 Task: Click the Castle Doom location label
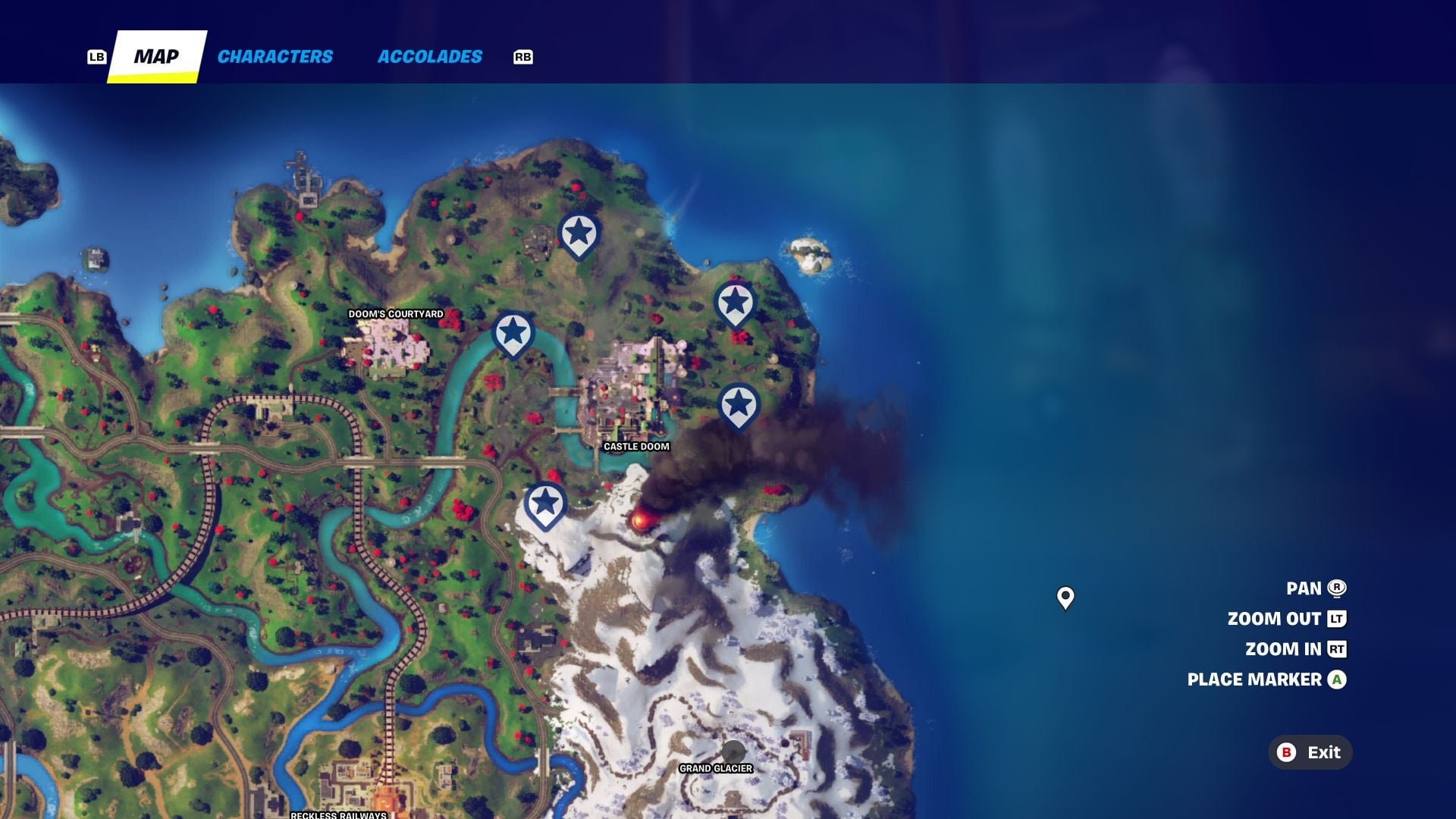coord(636,447)
